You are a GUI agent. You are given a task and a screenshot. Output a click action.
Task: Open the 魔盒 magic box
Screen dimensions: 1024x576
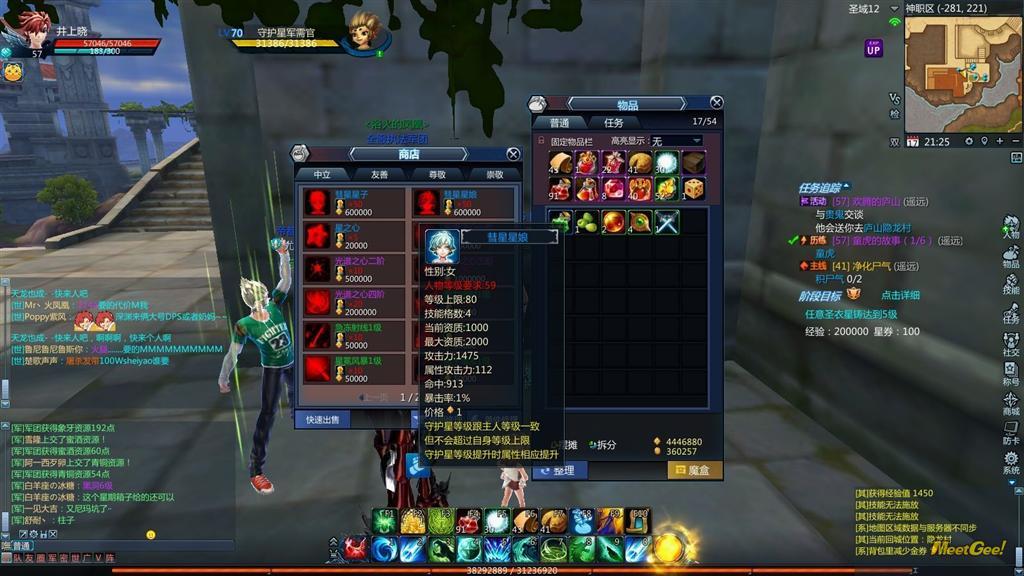694,470
